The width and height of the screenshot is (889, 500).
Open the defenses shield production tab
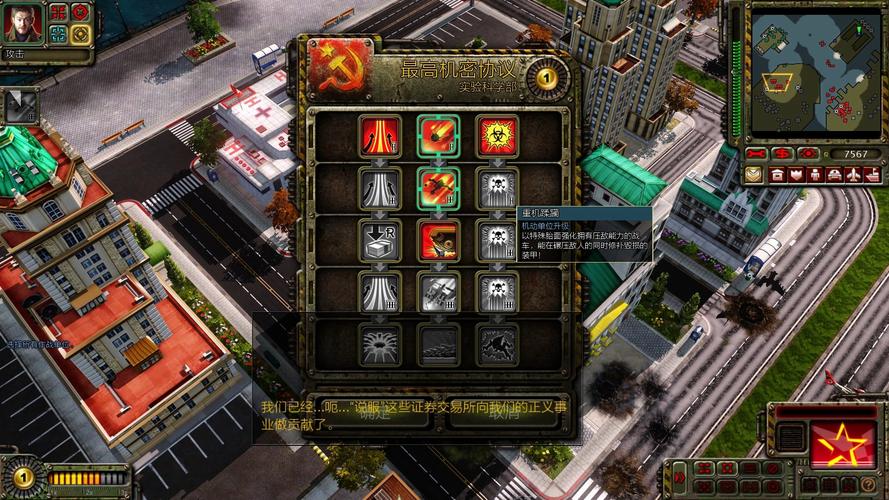(x=796, y=174)
